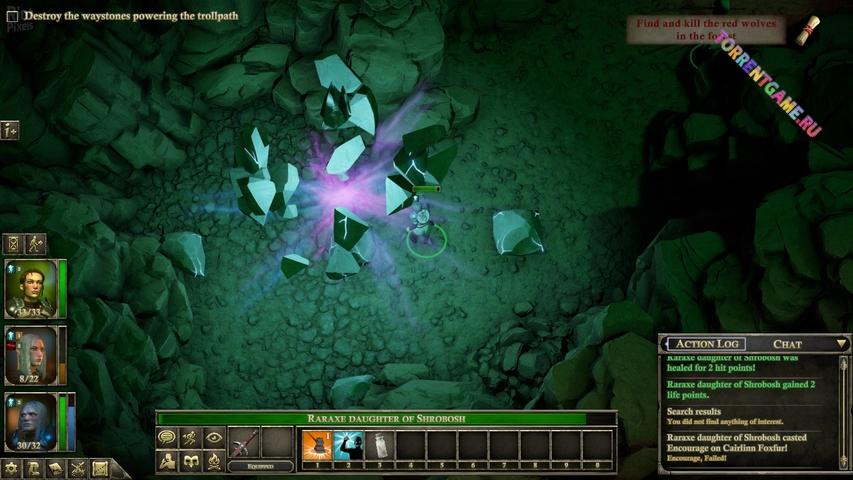Switch to the Chat tab
Screen dimensions: 853x480
pyautogui.click(x=787, y=344)
